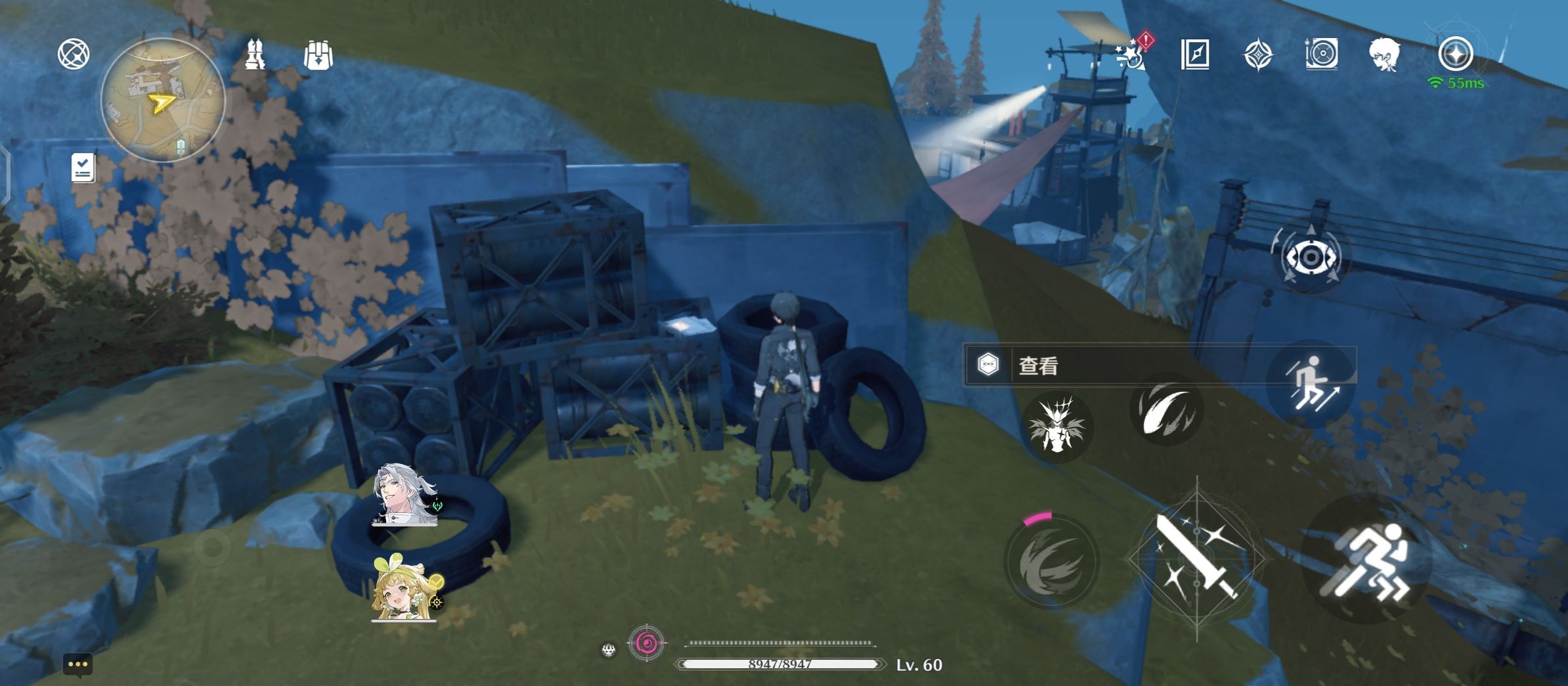The image size is (1568, 686).
Task: Open the glowing star orb menu
Action: pos(1455,54)
